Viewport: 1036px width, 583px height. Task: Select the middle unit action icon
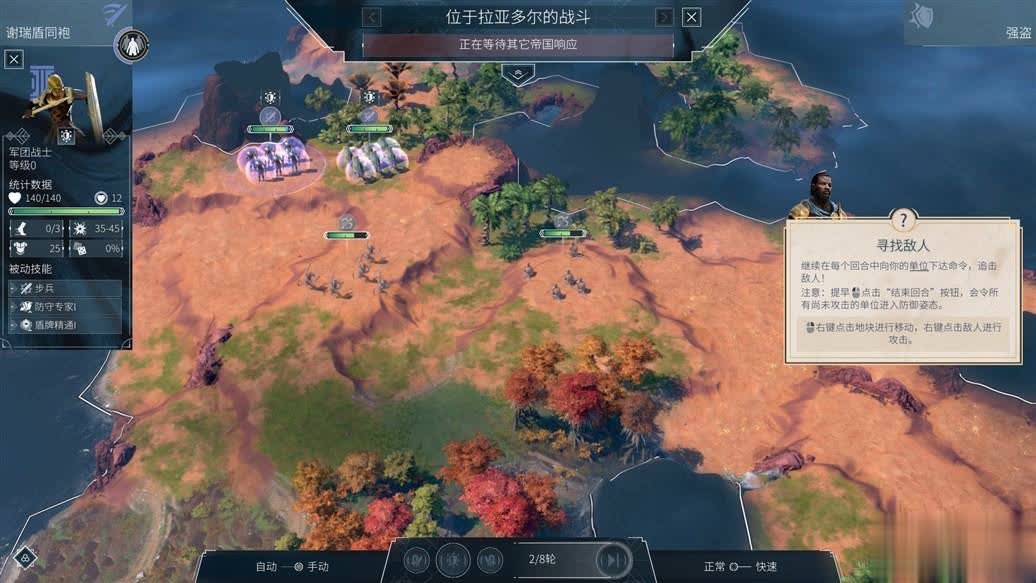tap(453, 560)
